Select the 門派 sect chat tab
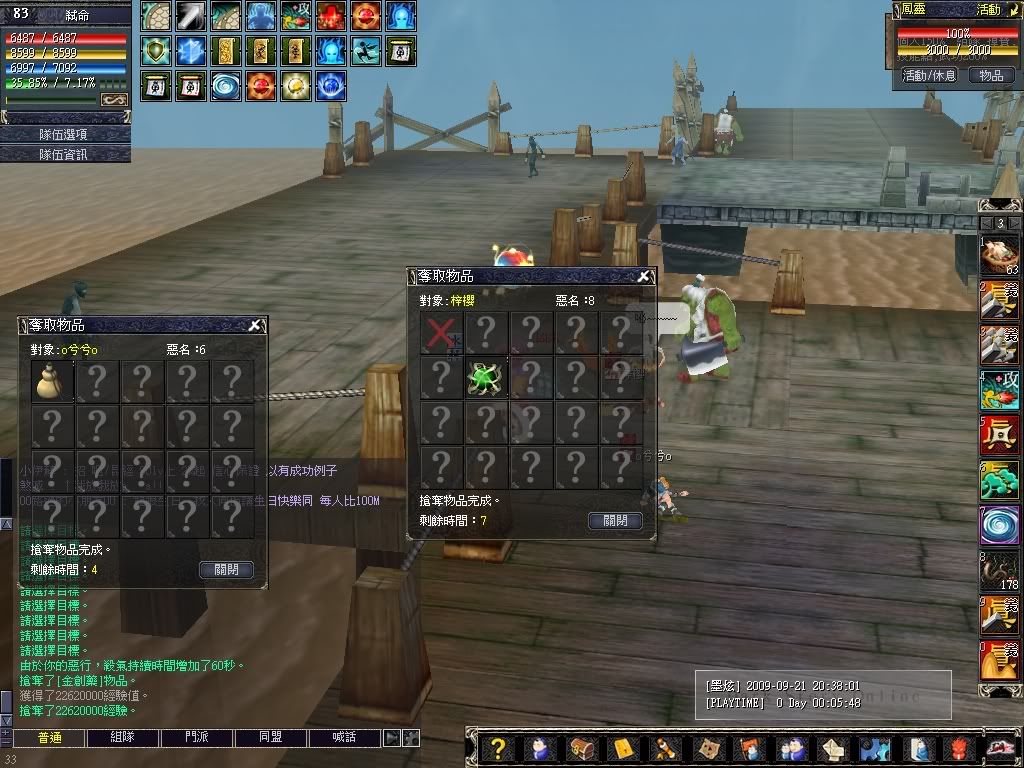1024x768 pixels. coord(197,738)
